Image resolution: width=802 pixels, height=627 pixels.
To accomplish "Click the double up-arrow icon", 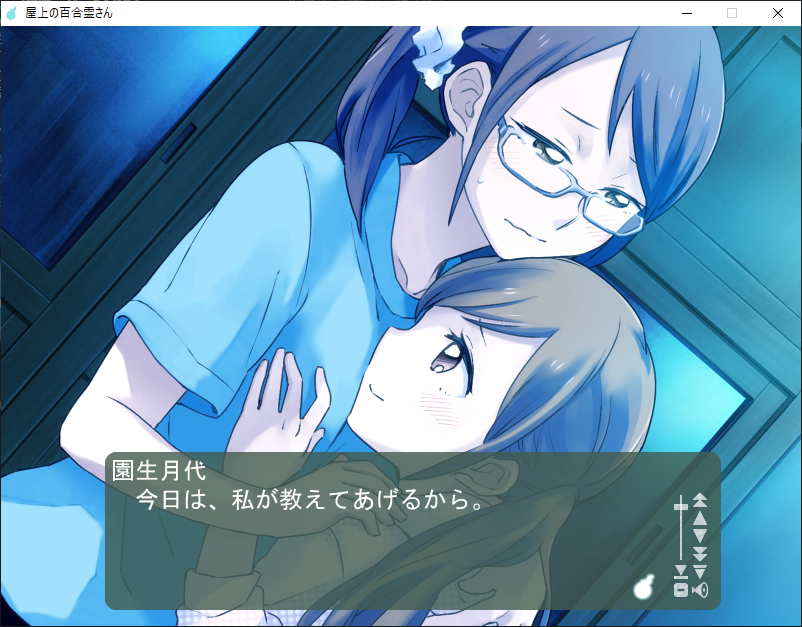I will pyautogui.click(x=700, y=499).
